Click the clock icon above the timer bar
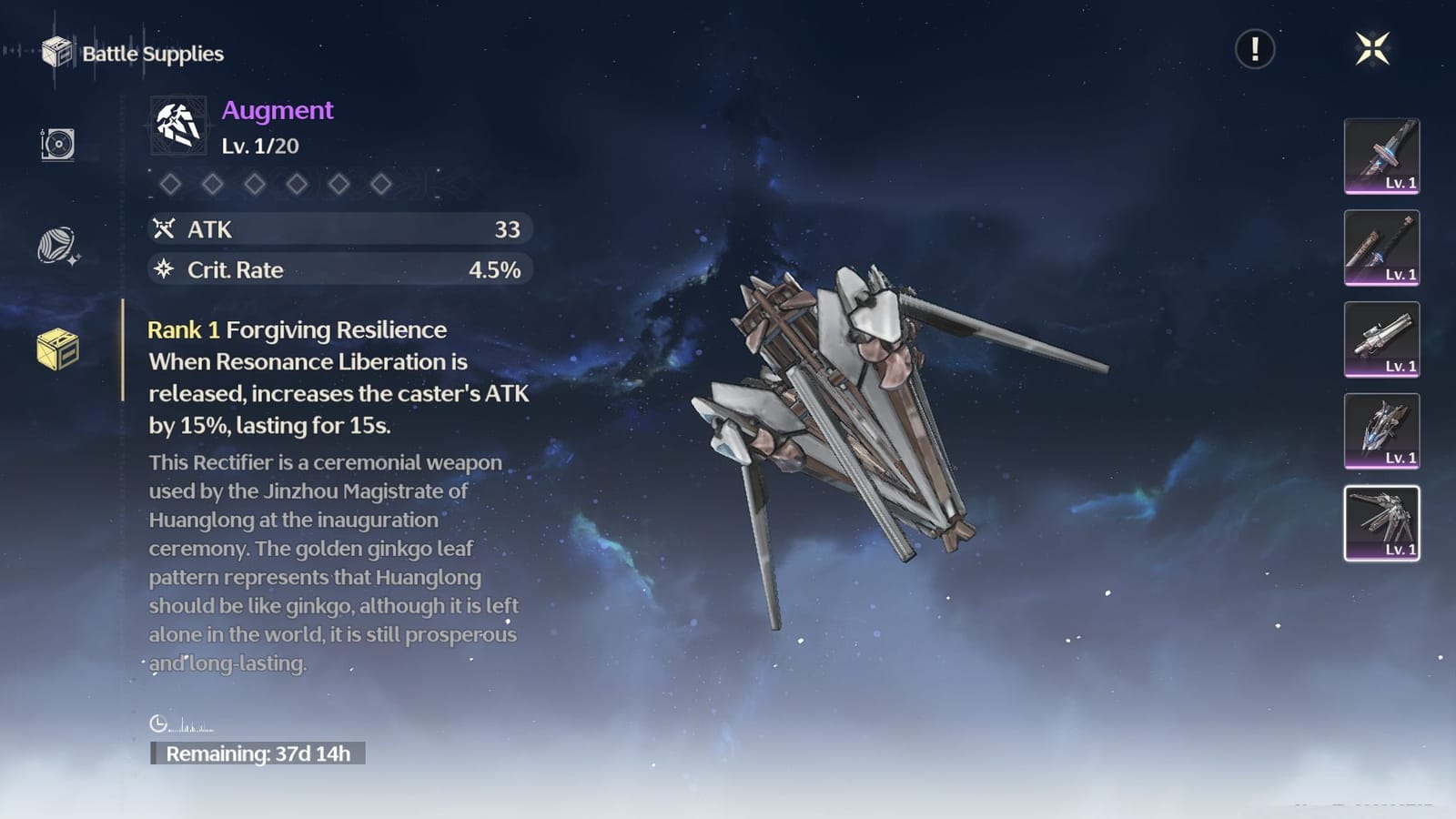Screen dimensions: 1456x819 pos(160,723)
